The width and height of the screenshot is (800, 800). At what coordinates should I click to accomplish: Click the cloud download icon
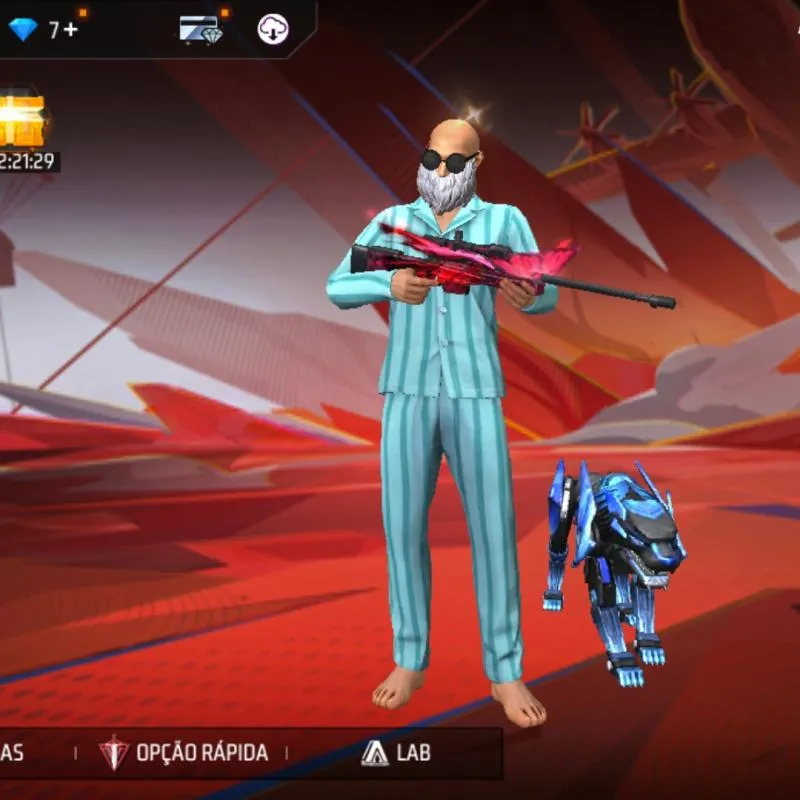tap(272, 29)
